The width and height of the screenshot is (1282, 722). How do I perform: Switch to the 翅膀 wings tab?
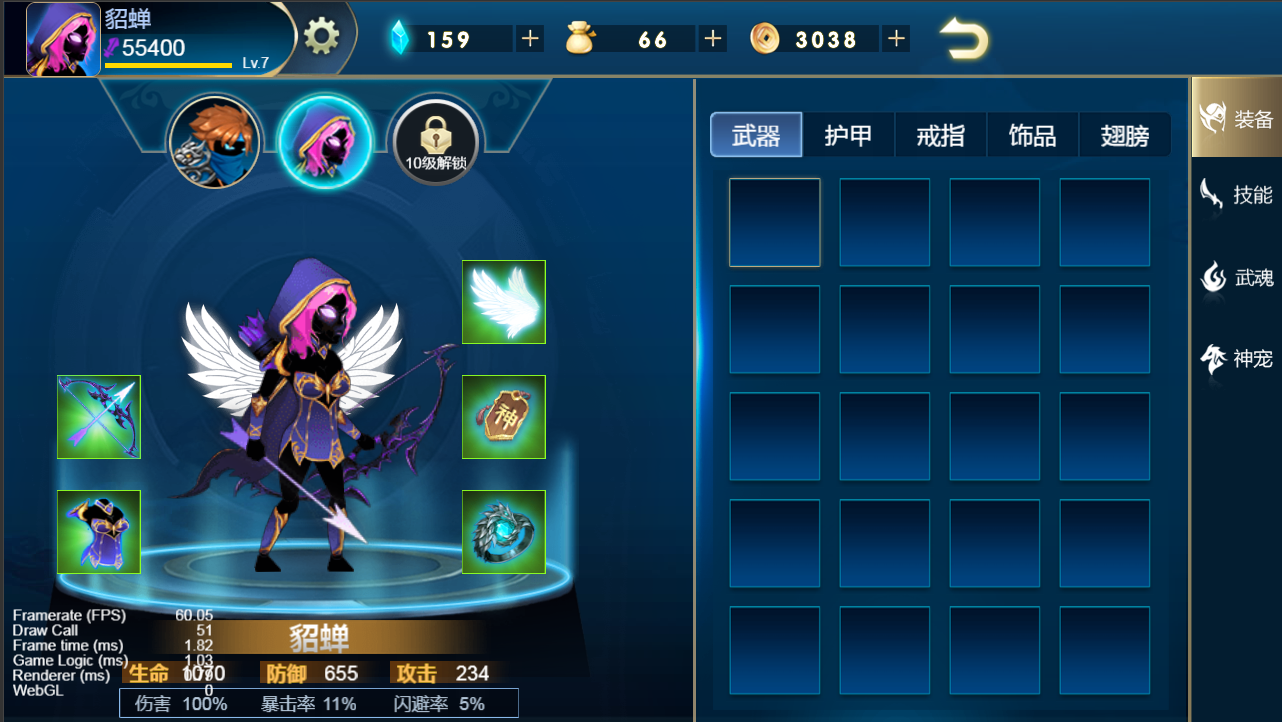coord(1122,134)
